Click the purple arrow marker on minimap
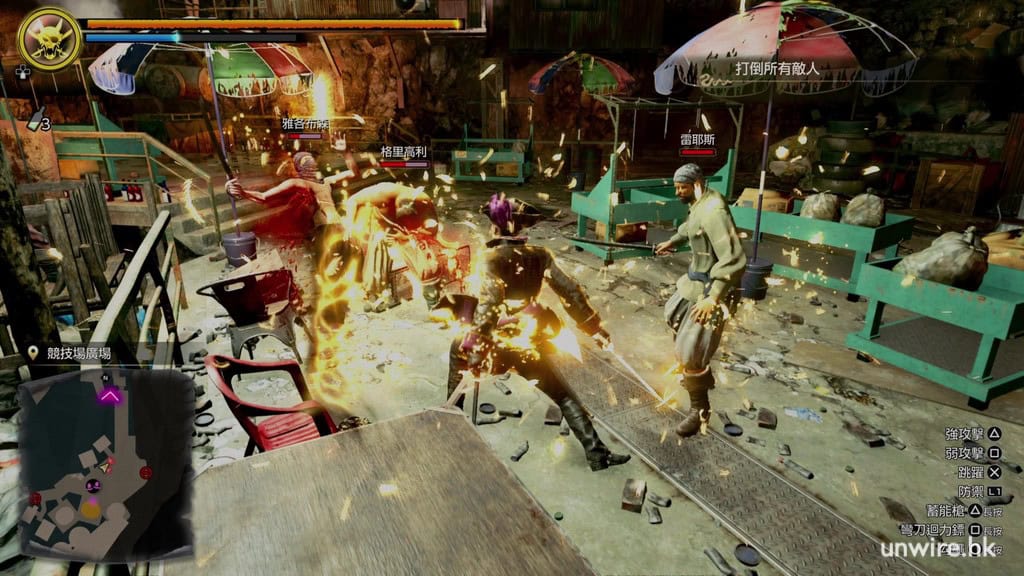1024x576 pixels. (x=109, y=396)
